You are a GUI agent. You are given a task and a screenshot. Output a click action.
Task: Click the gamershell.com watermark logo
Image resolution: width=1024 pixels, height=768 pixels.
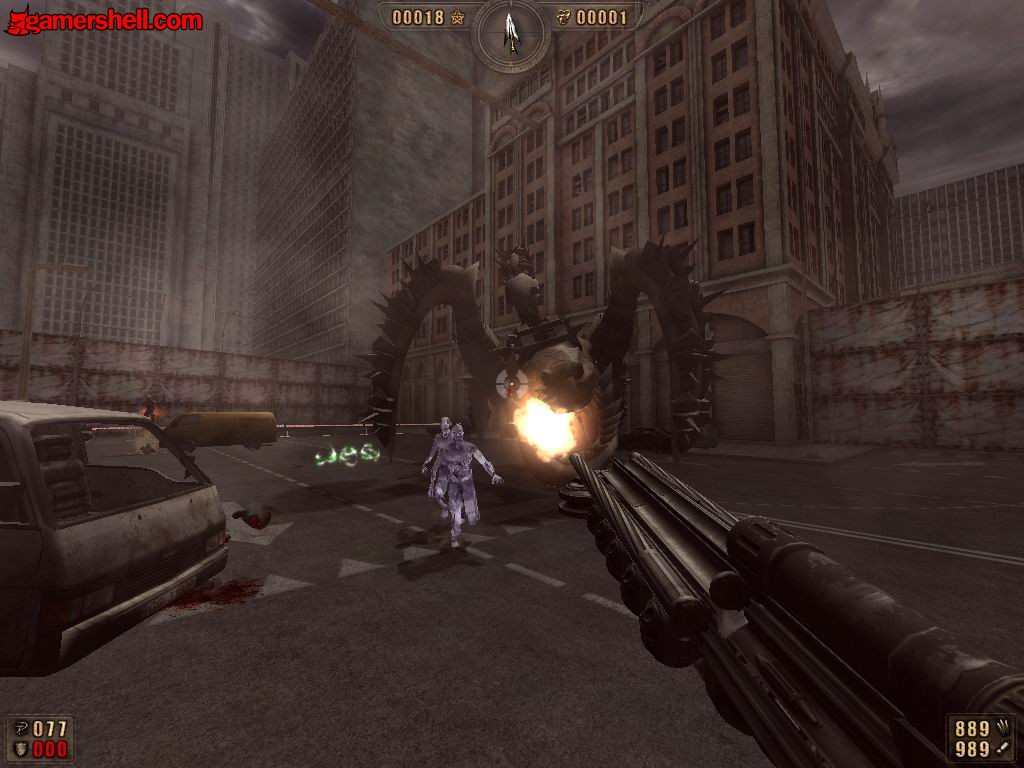(x=104, y=20)
